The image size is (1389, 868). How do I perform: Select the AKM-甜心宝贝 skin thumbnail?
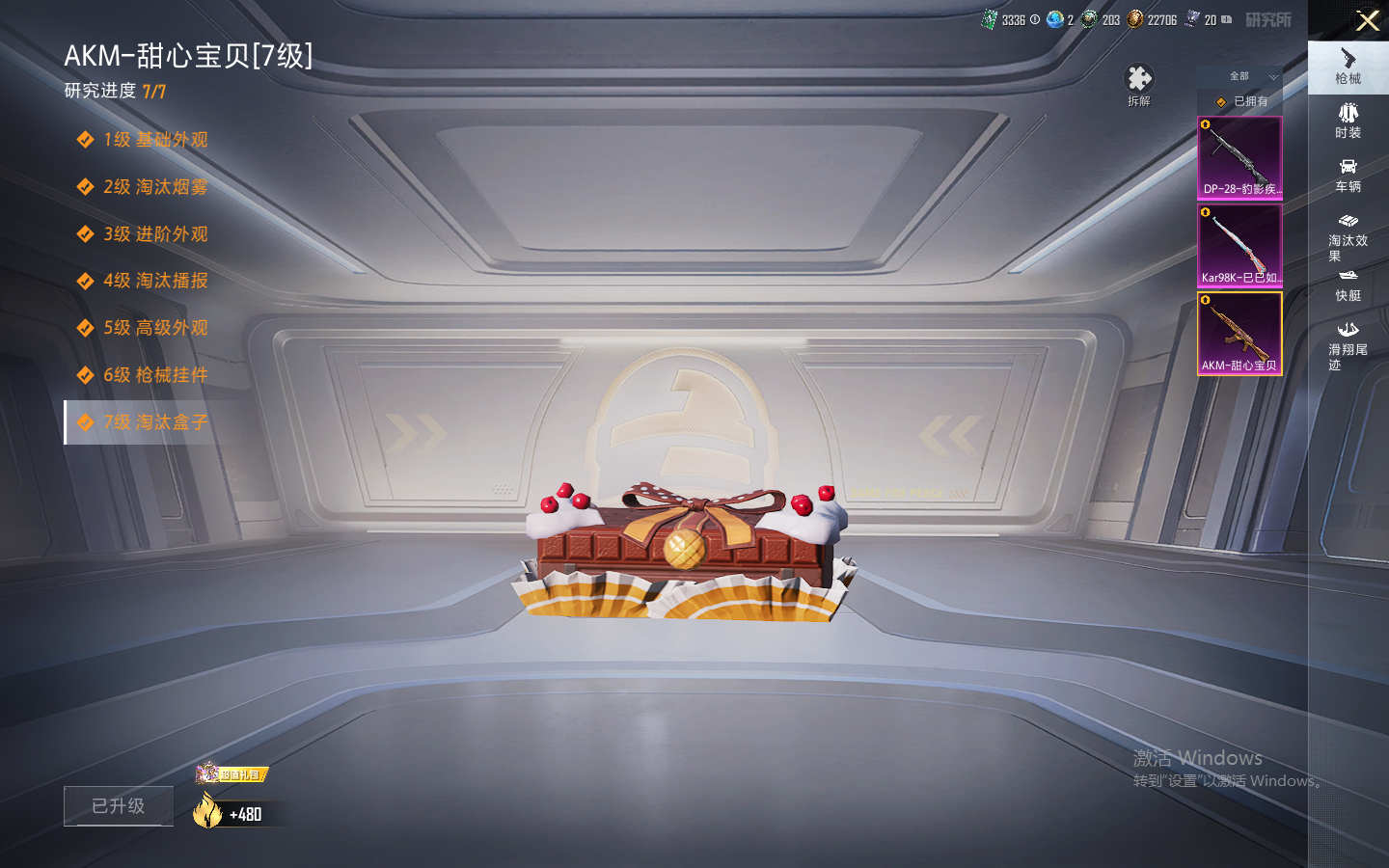click(x=1239, y=334)
